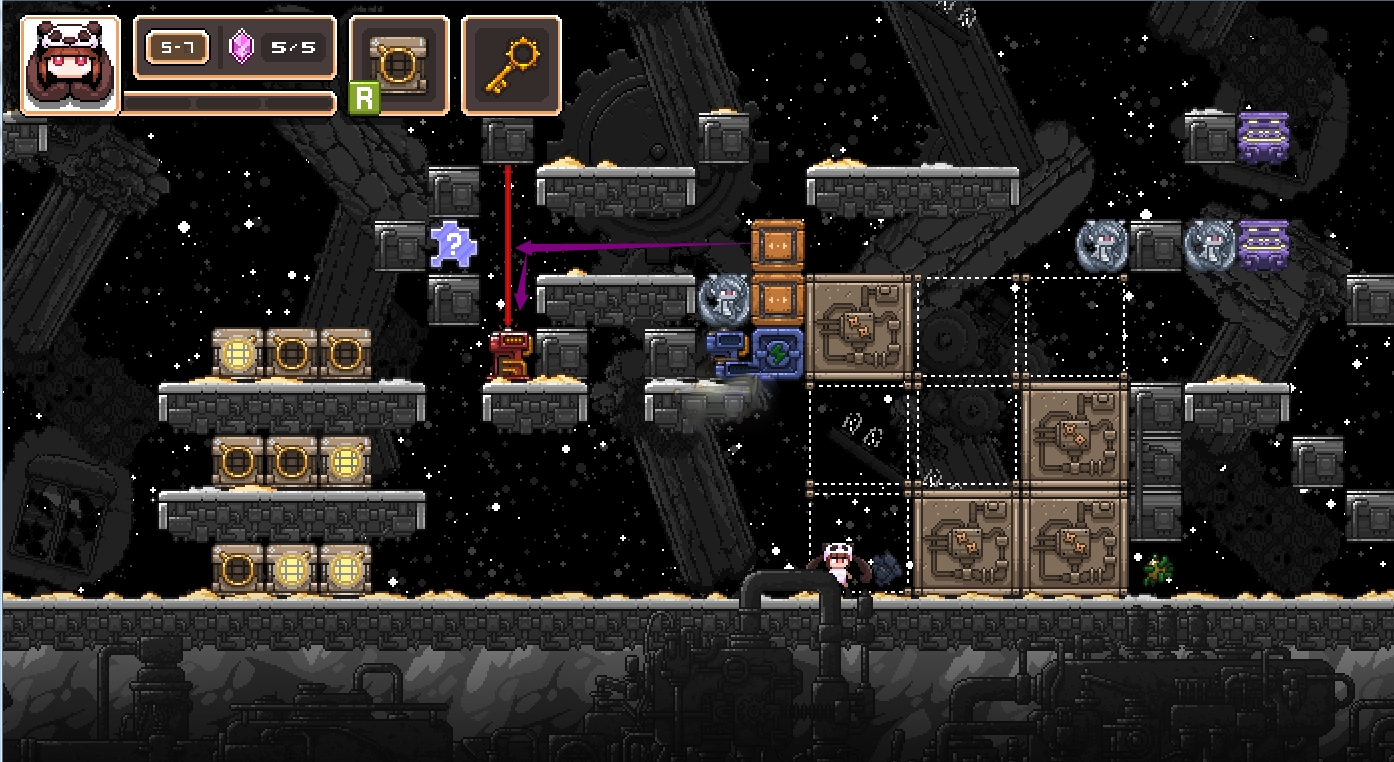Select the golden key slot
Viewport: 1394px width, 762px height.
click(x=511, y=64)
